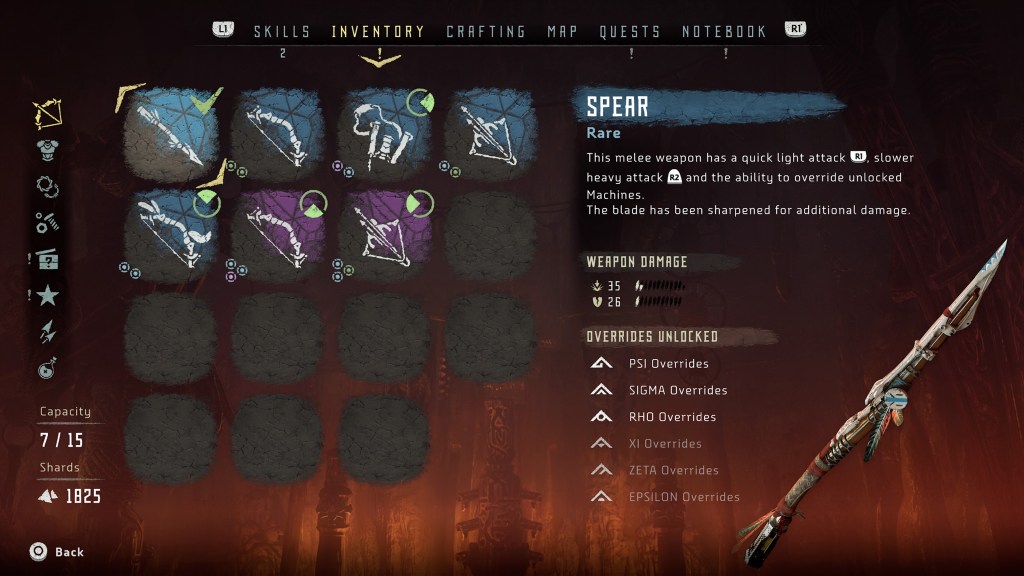Click the Back button

57,552
